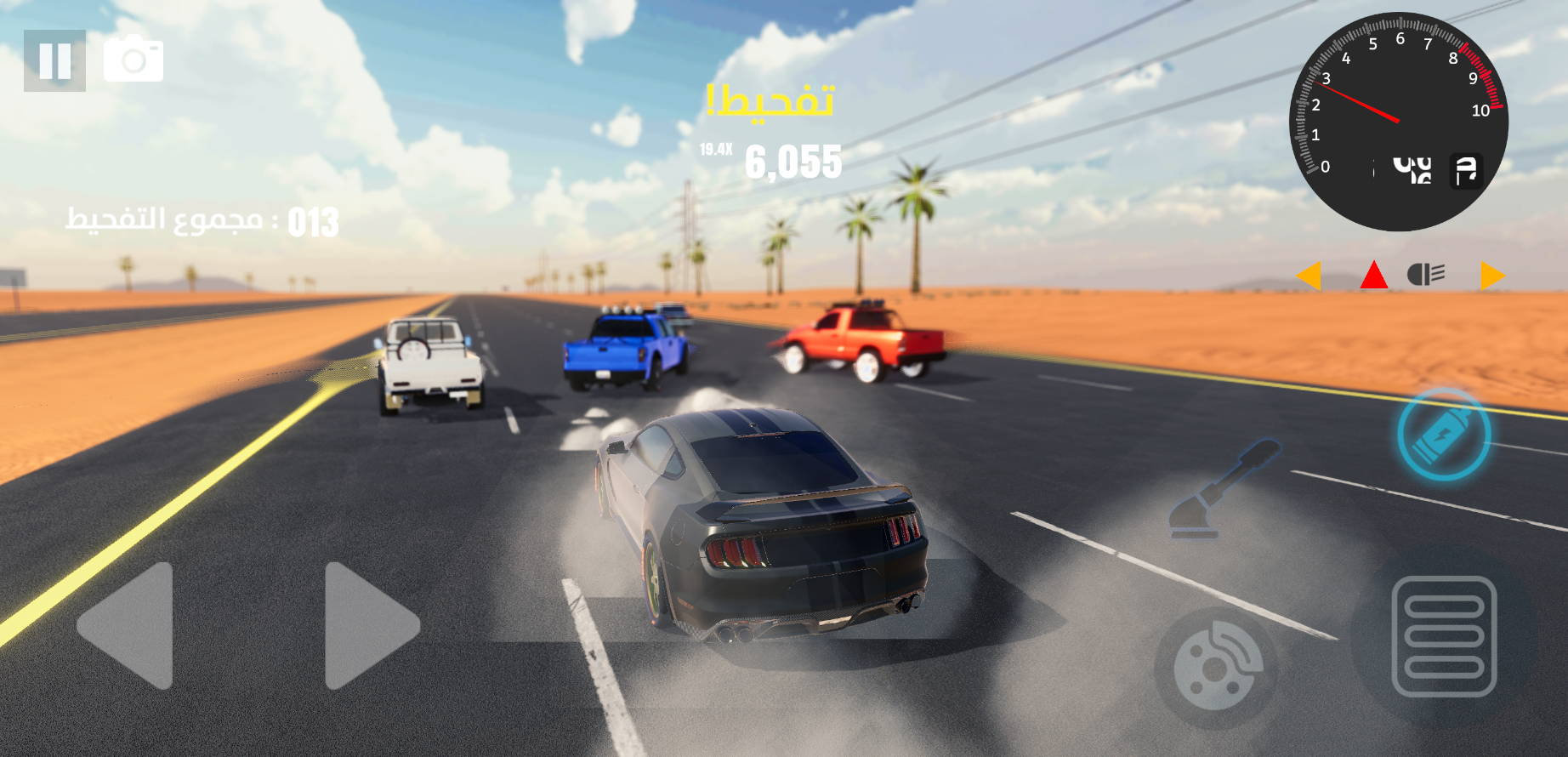This screenshot has height=757, width=1568.
Task: Tap the مجموع التفحيط 013 counter
Action: click(x=202, y=223)
